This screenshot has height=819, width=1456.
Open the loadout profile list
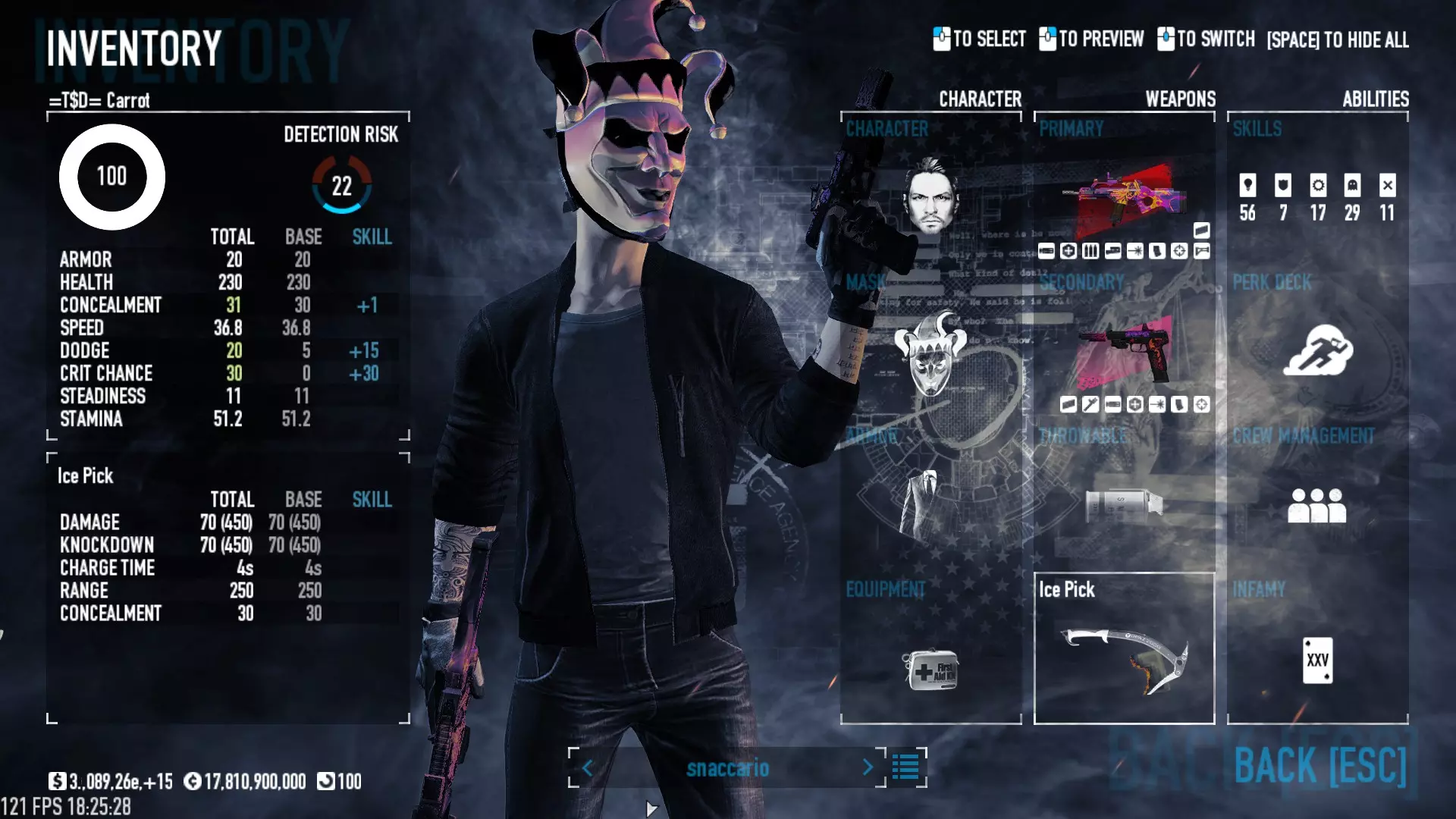point(905,767)
